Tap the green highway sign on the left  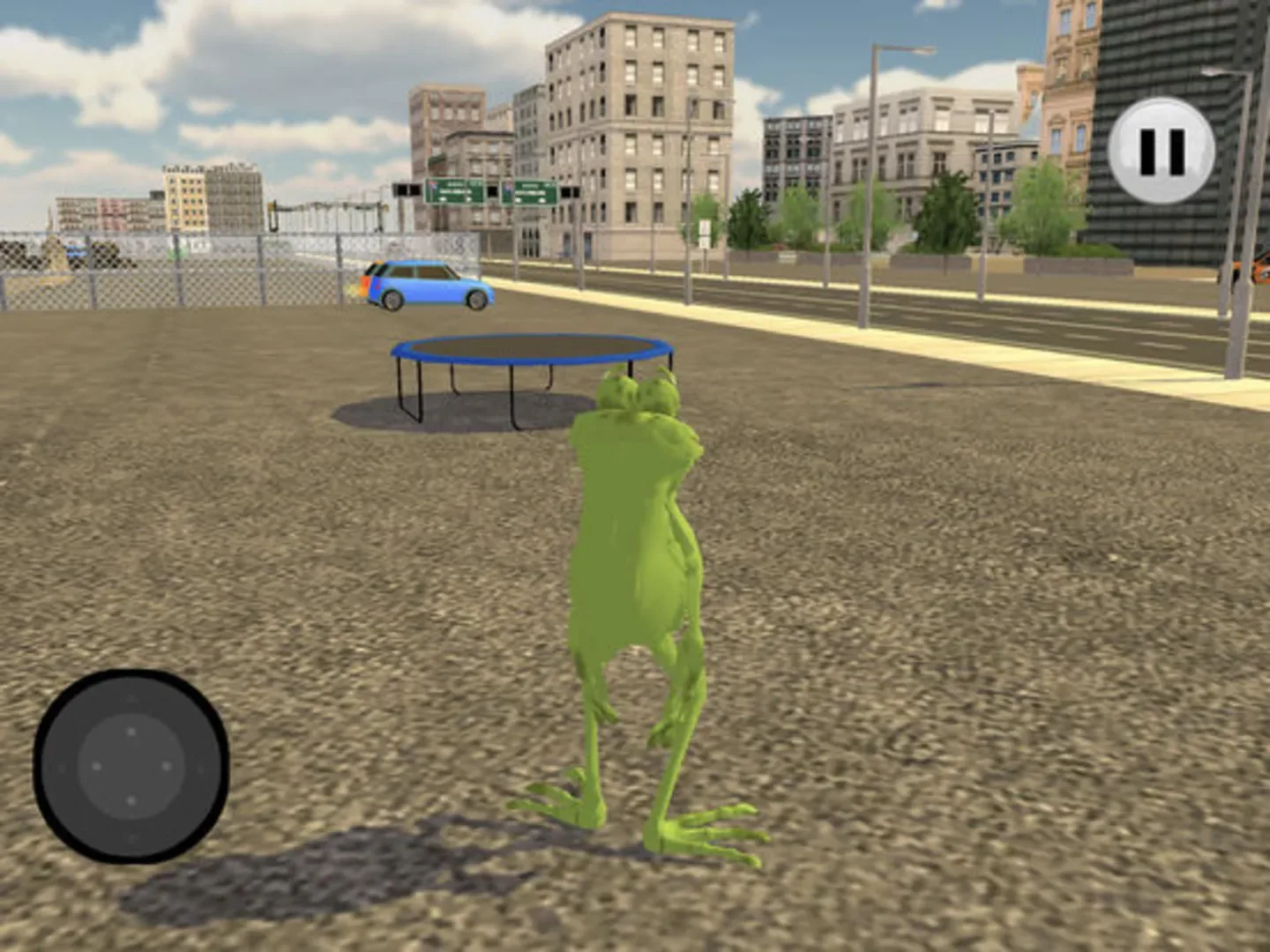452,190
